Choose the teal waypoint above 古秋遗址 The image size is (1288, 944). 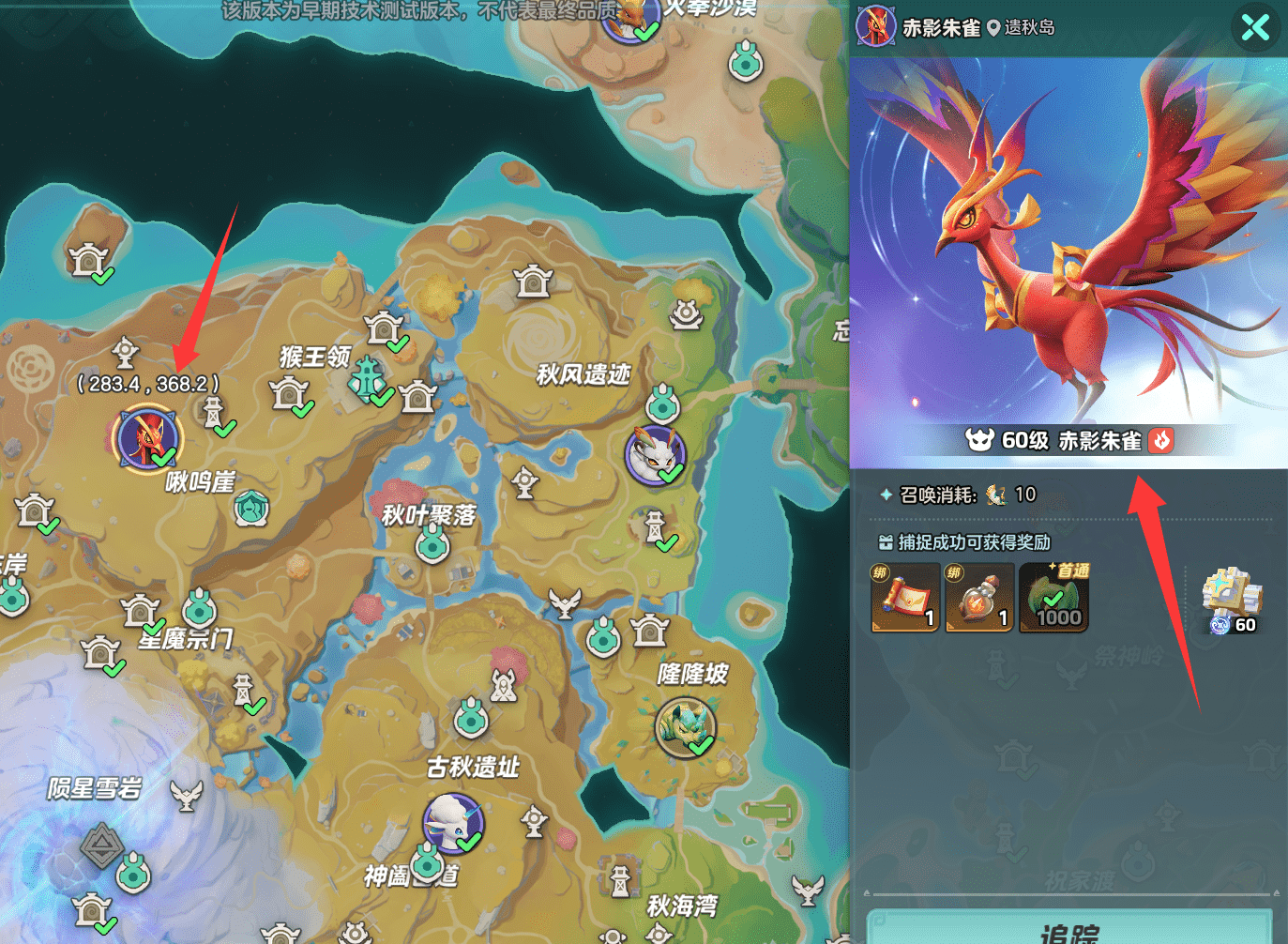(471, 720)
